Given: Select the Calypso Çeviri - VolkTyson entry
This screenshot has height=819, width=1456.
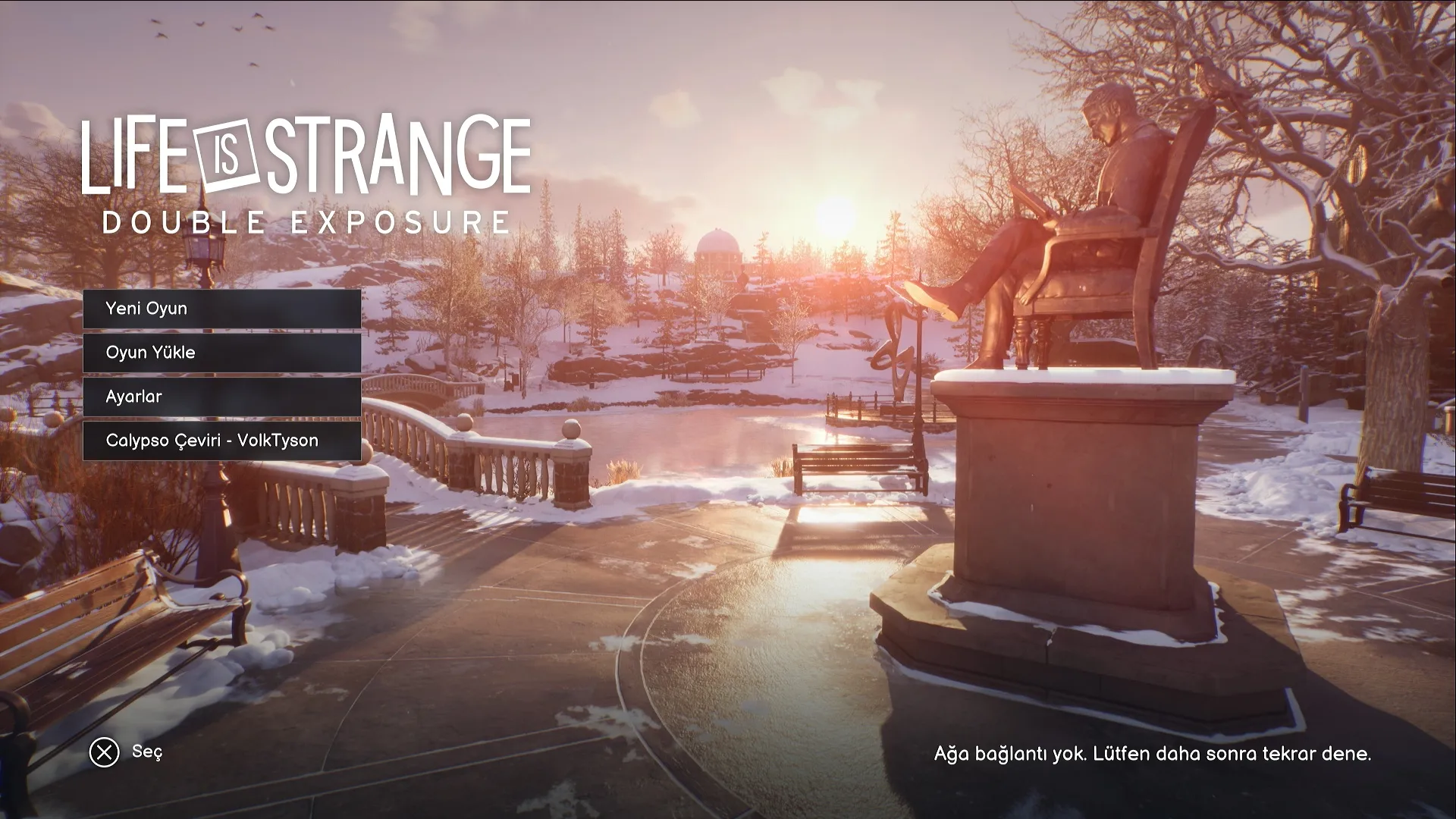Looking at the screenshot, I should pos(221,441).
